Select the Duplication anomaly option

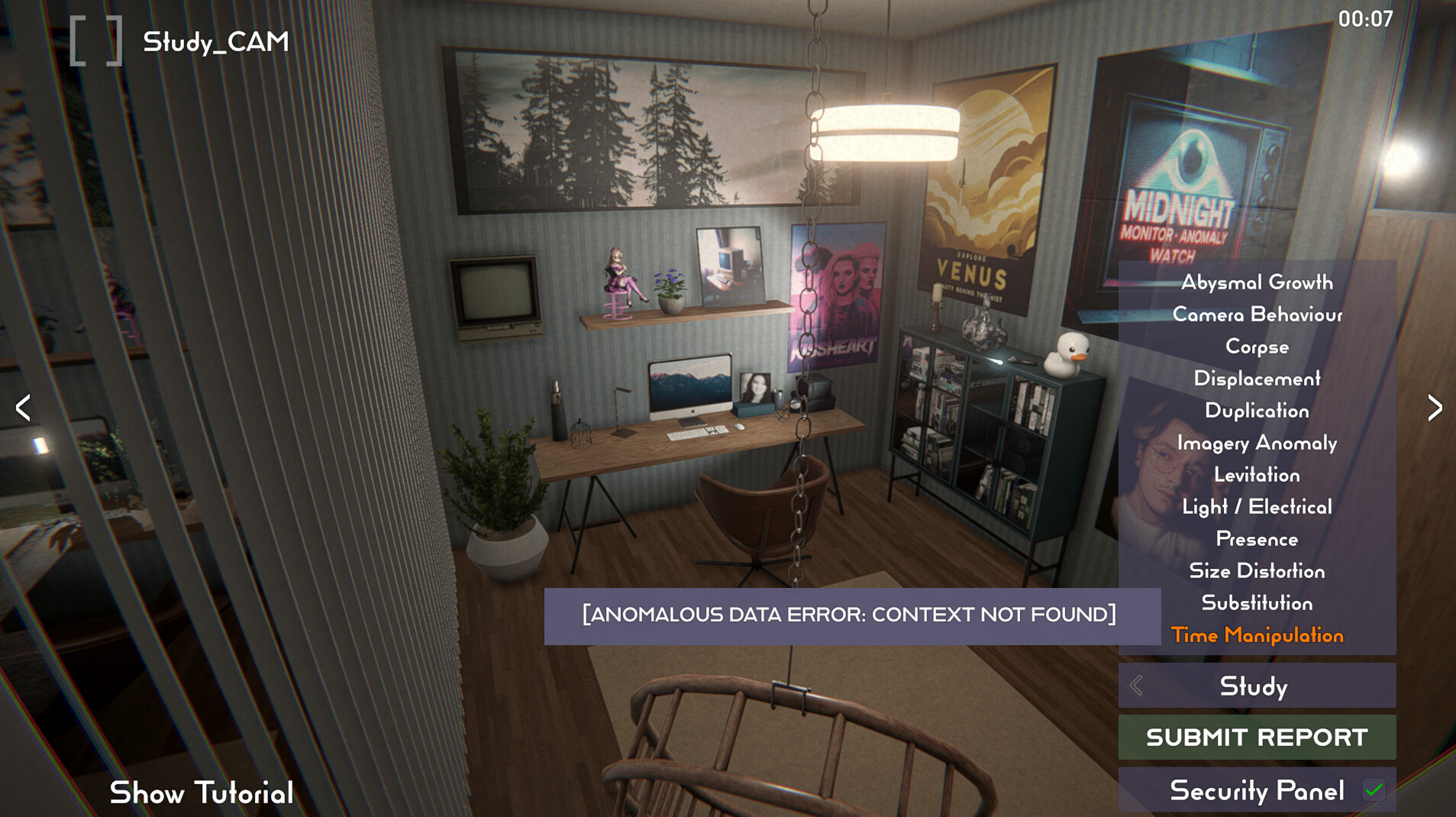(x=1257, y=410)
